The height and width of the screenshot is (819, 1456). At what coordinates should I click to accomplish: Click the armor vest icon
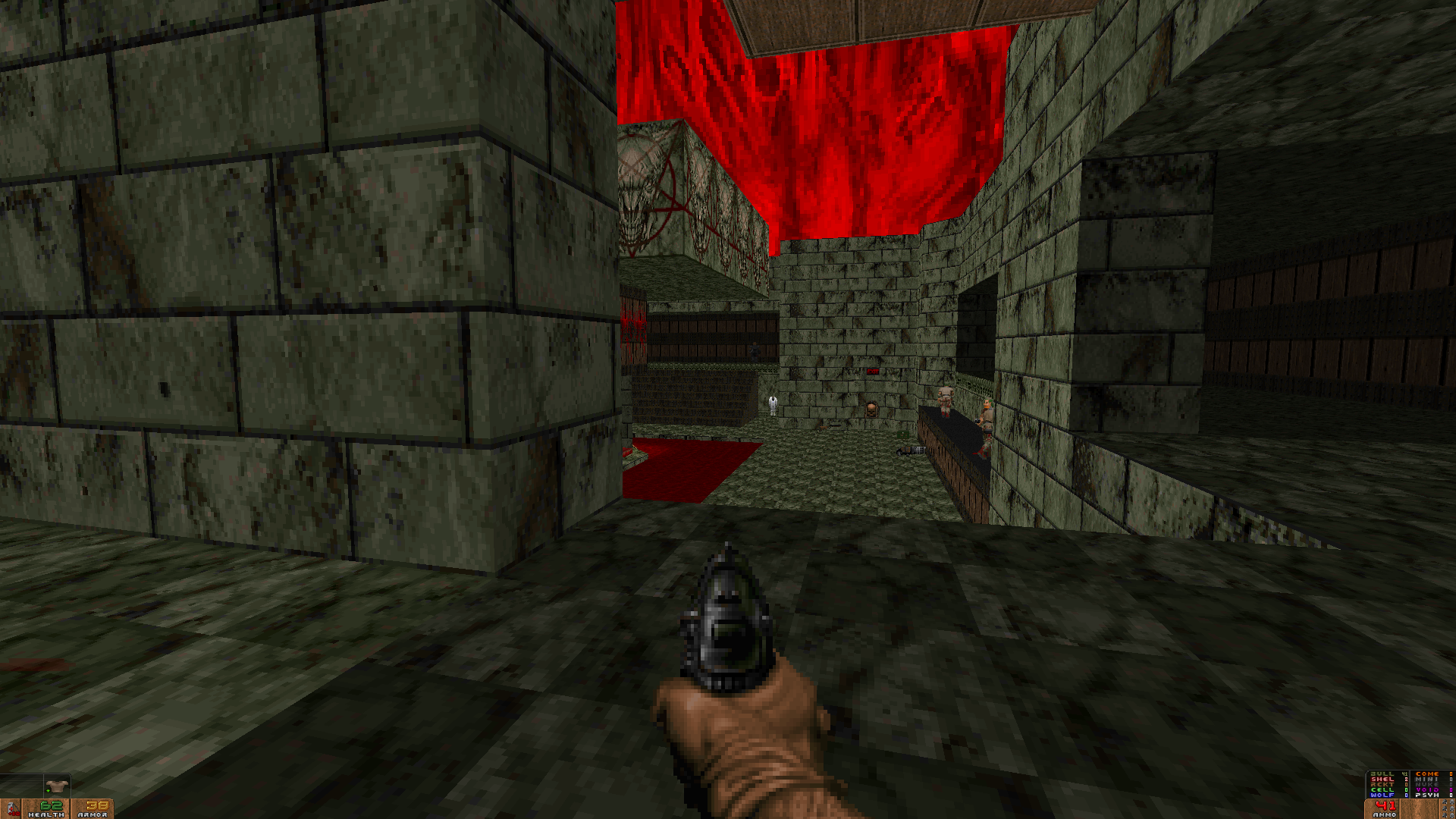tap(56, 786)
